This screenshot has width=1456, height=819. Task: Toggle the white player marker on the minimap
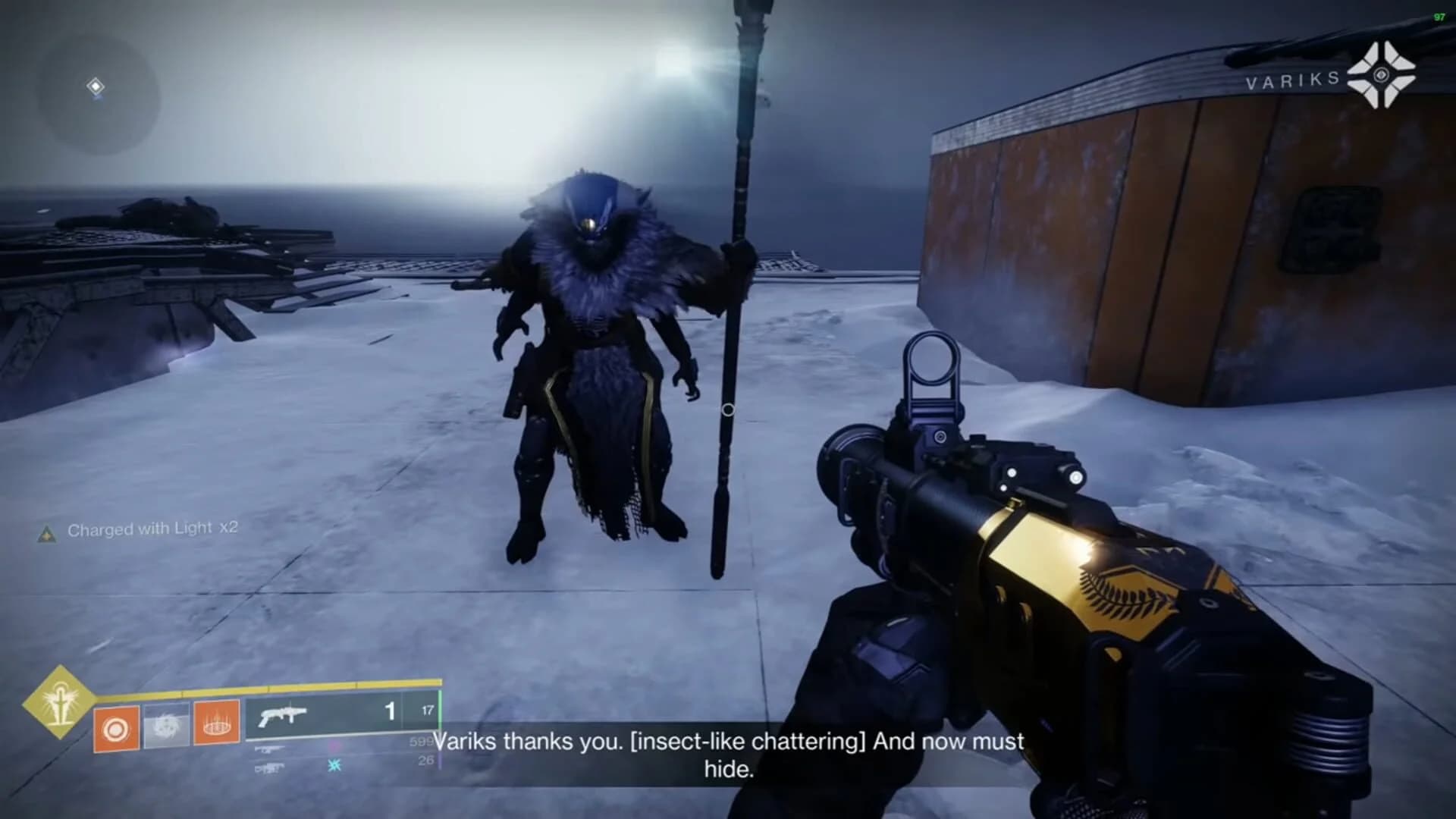94,86
